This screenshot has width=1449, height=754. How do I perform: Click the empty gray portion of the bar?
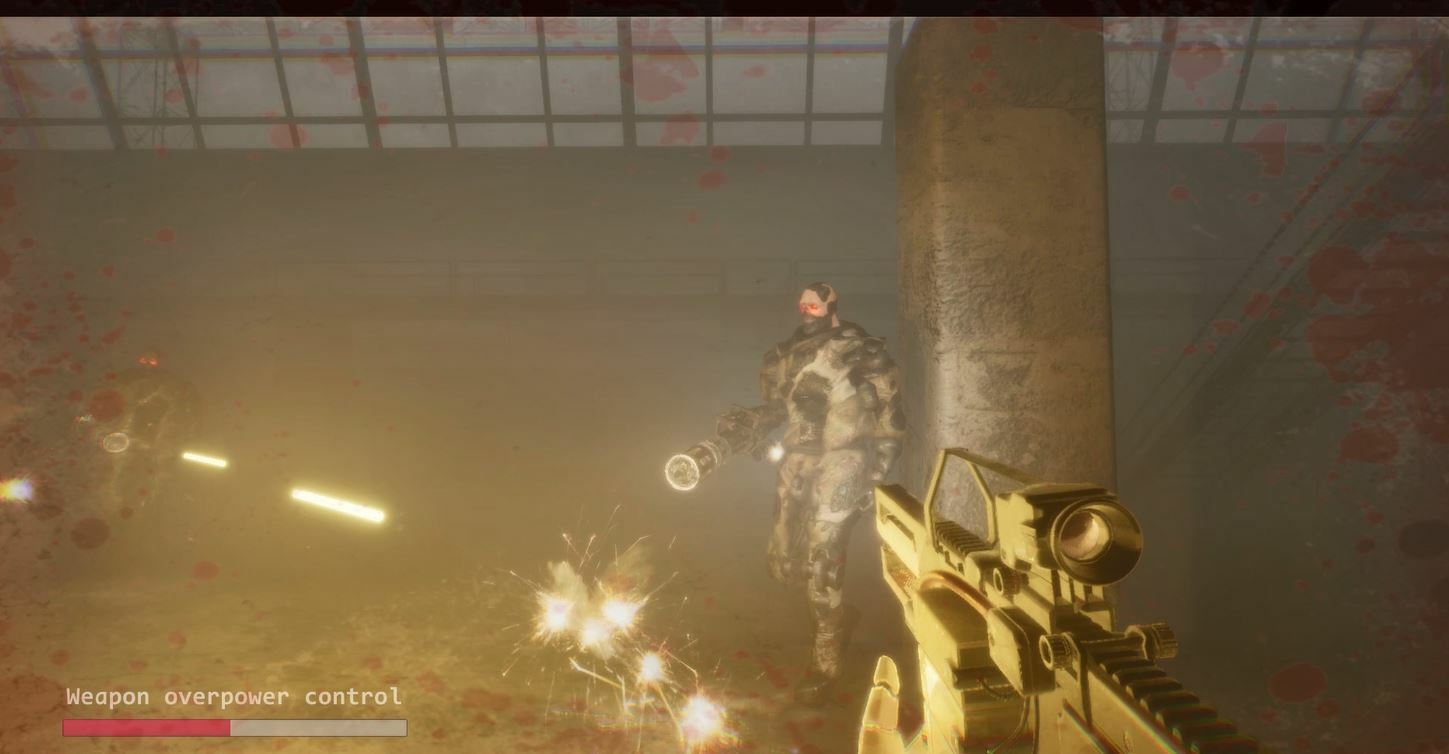(320, 727)
